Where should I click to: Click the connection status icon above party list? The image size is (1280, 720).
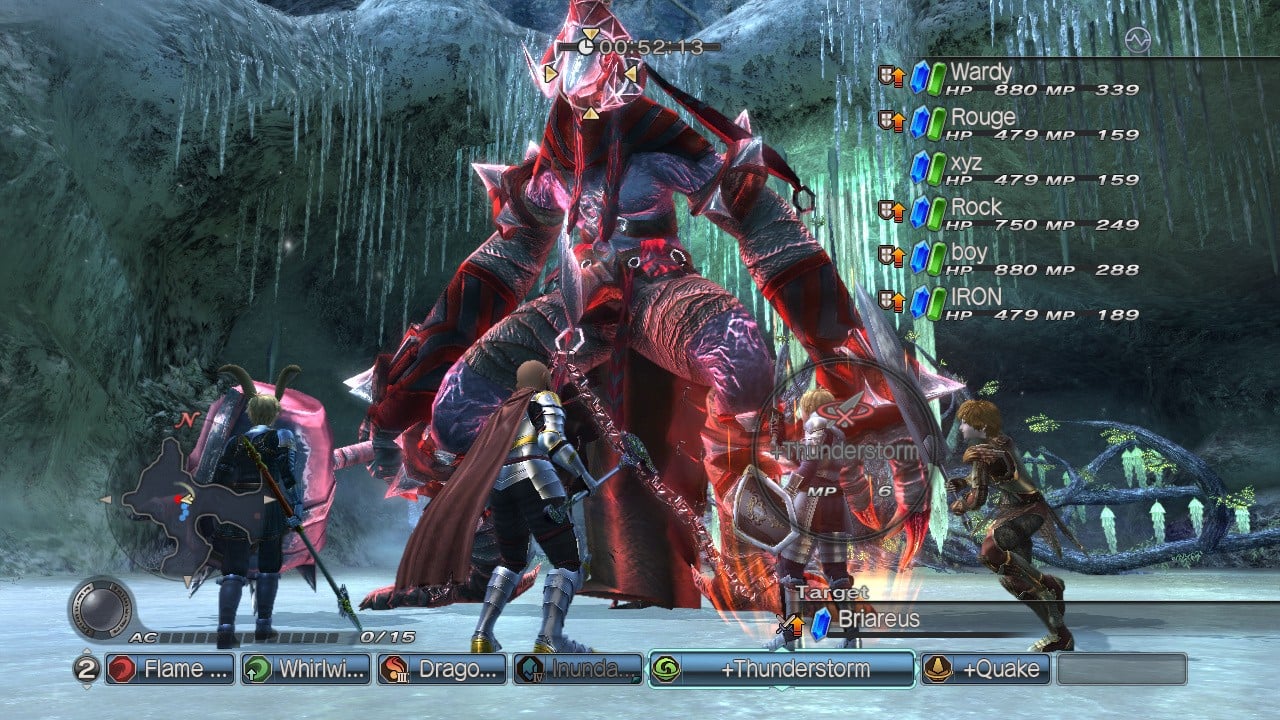point(1136,40)
